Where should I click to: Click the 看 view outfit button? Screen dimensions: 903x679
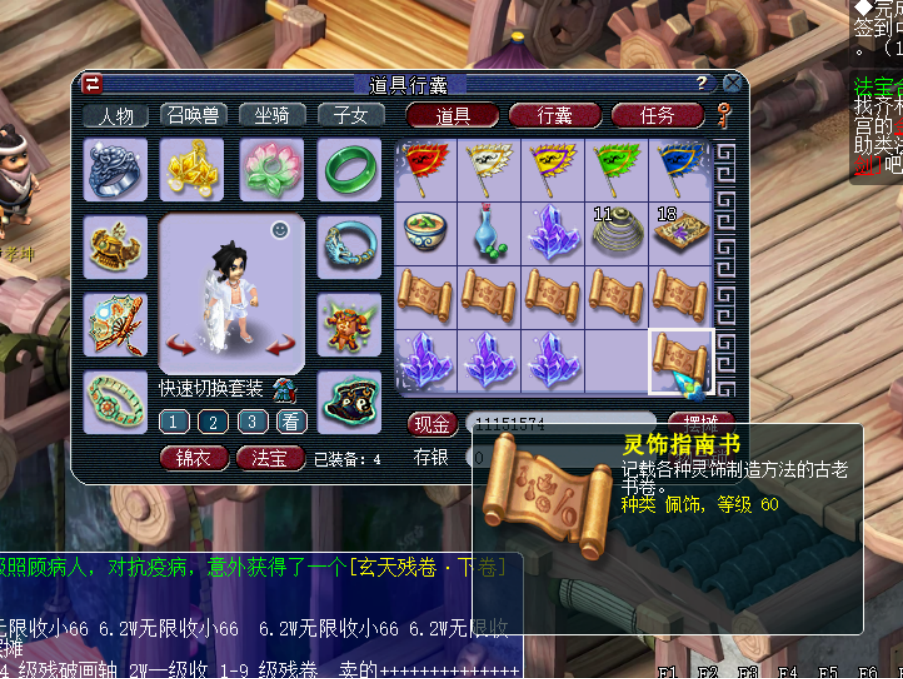[291, 422]
